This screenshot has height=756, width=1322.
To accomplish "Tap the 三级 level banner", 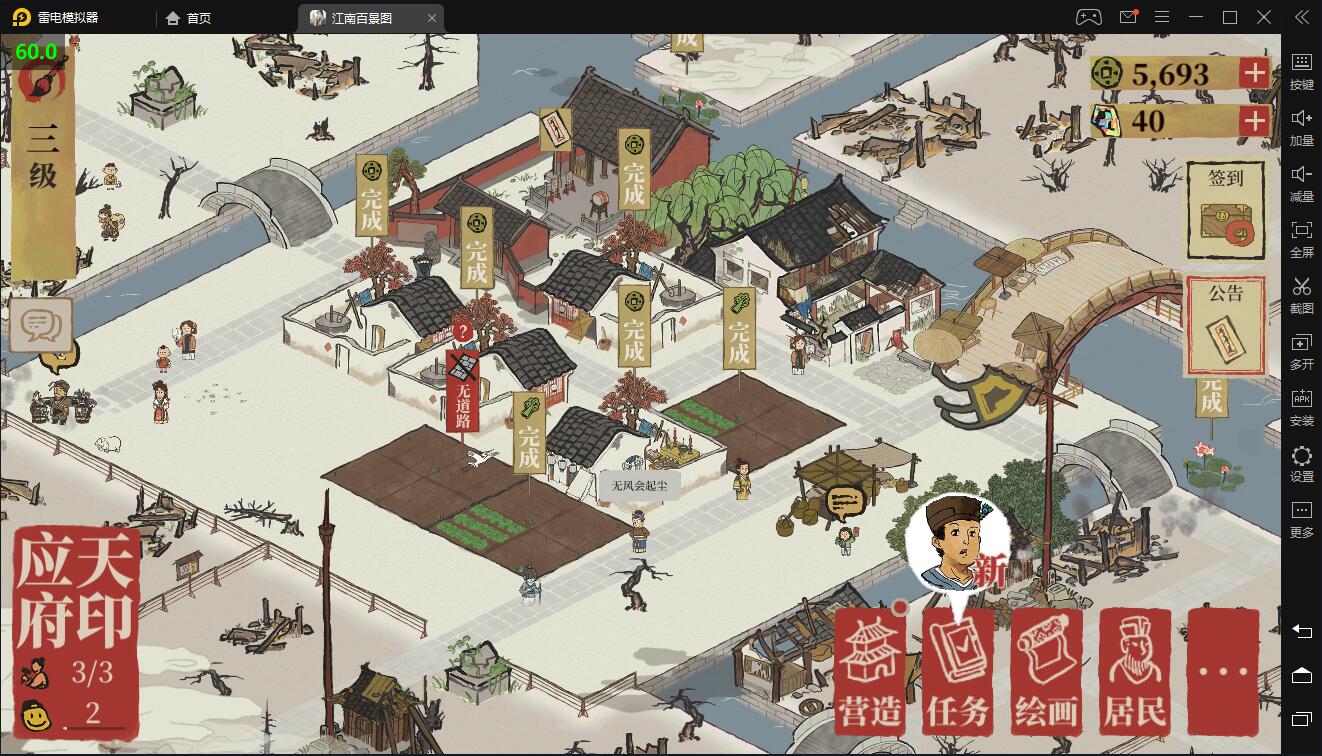I will (x=43, y=160).
